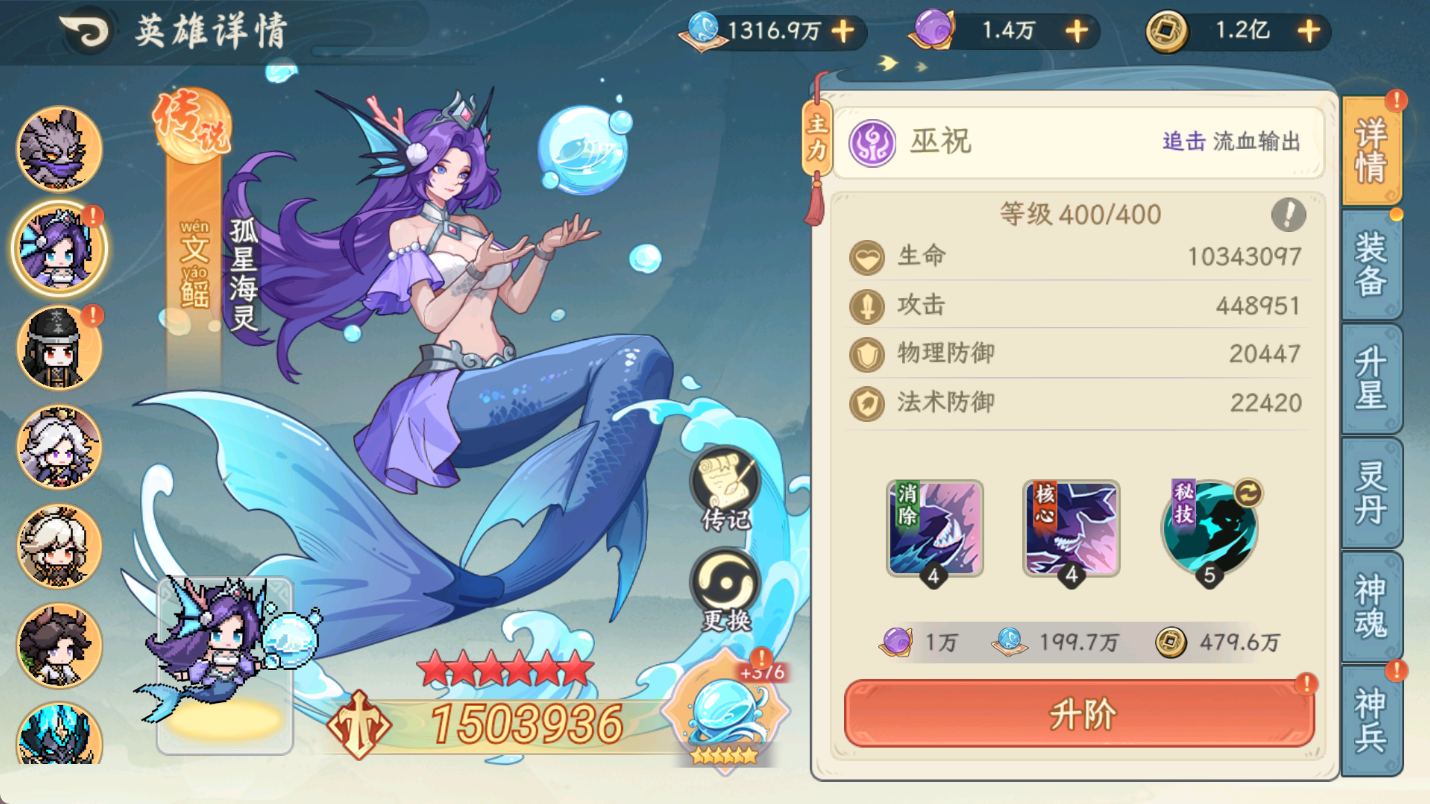Tap the purple 巫祝 class emblem
The width and height of the screenshot is (1430, 804).
[x=872, y=142]
